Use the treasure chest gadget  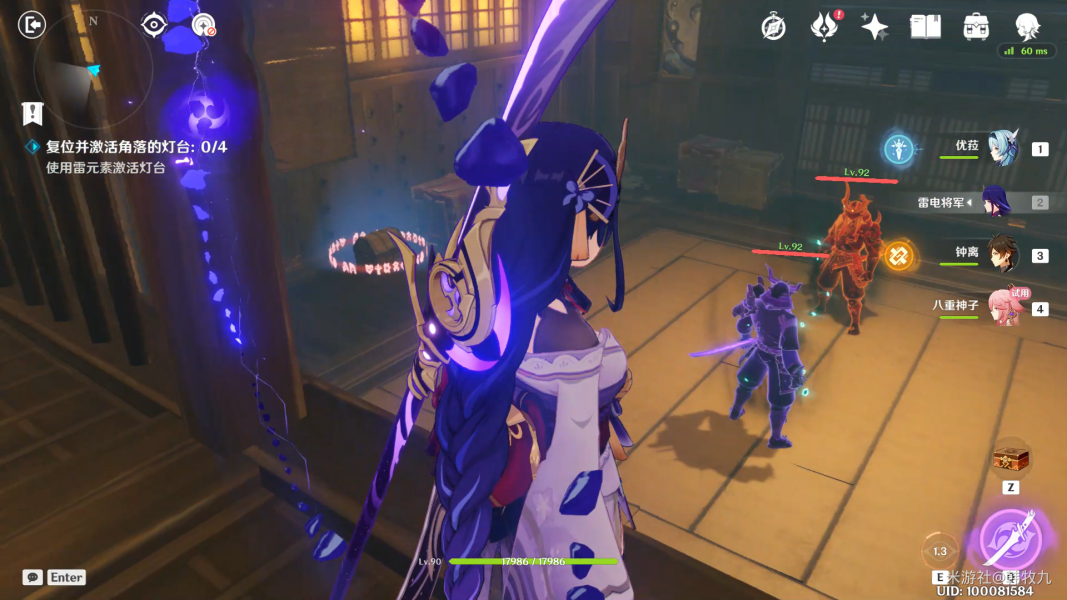1010,459
